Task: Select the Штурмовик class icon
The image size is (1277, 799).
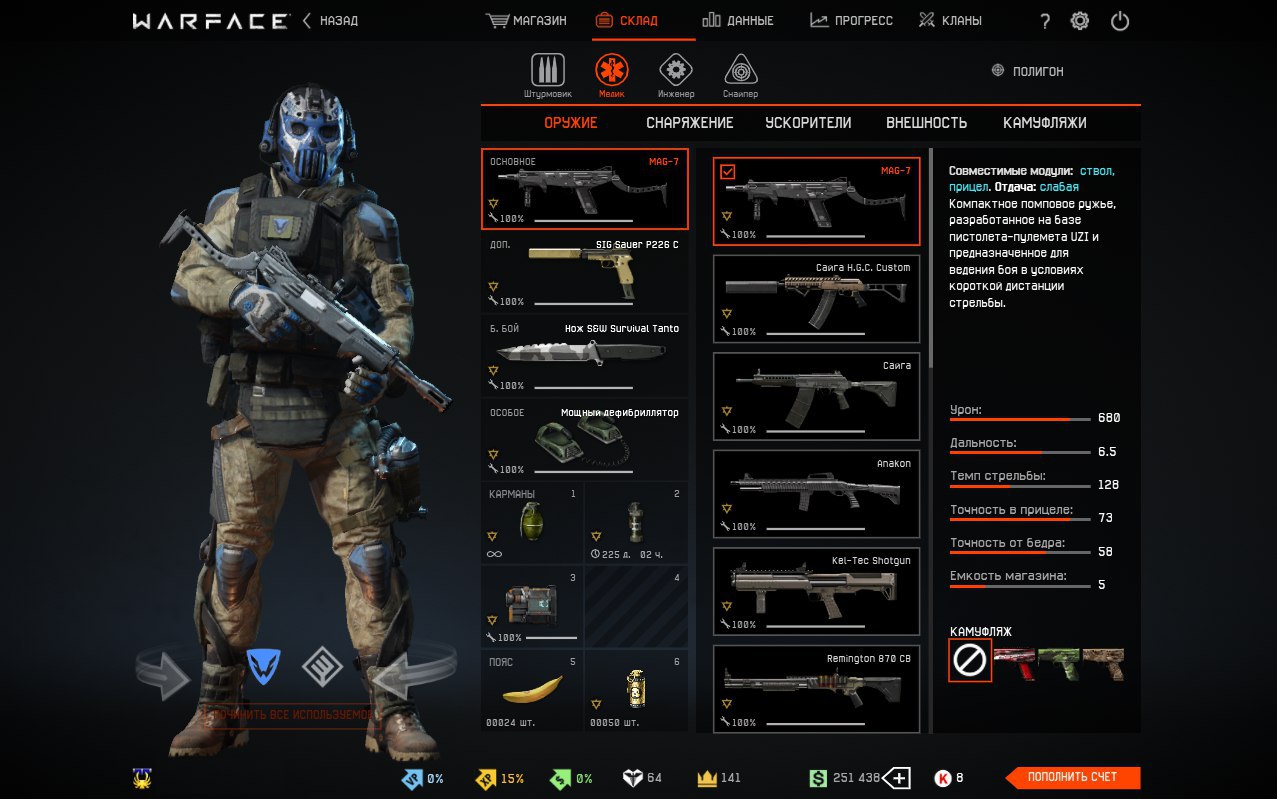Action: tap(547, 71)
